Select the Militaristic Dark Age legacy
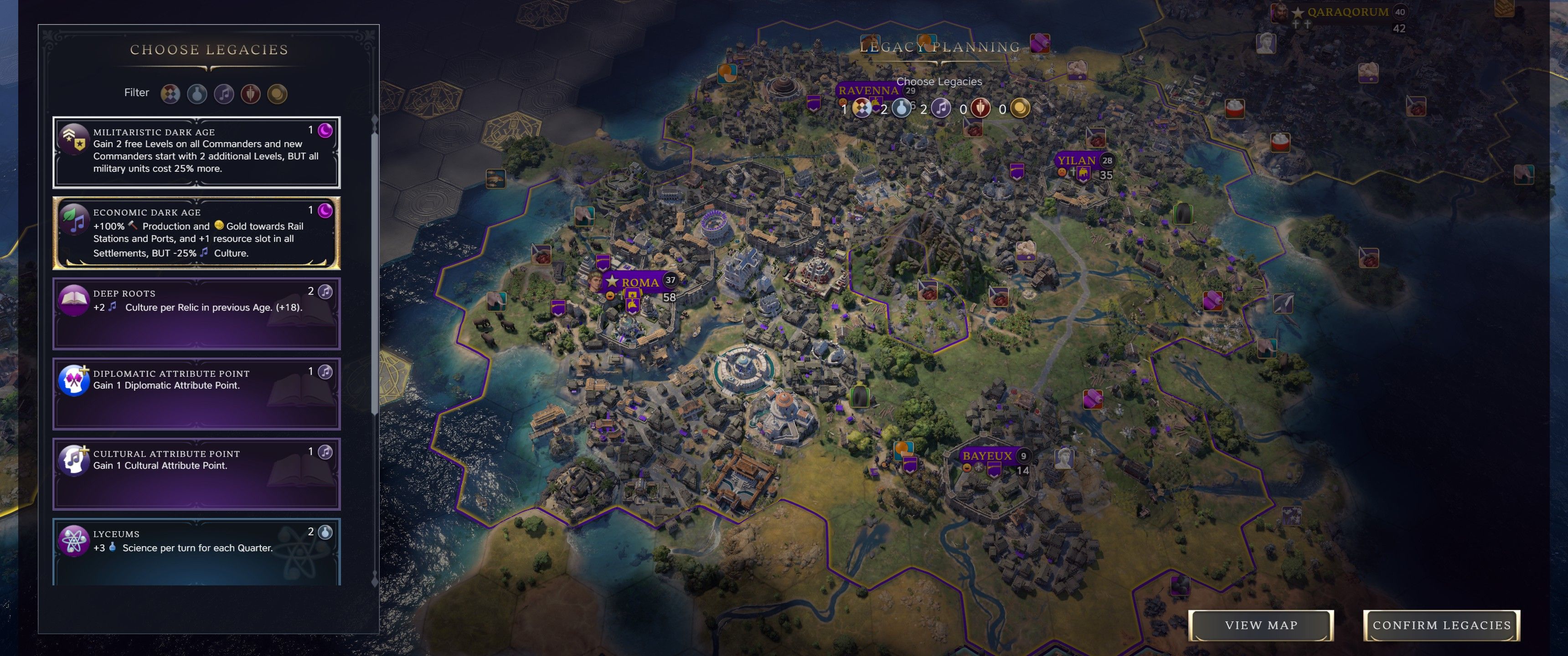This screenshot has width=1568, height=656. pyautogui.click(x=196, y=152)
